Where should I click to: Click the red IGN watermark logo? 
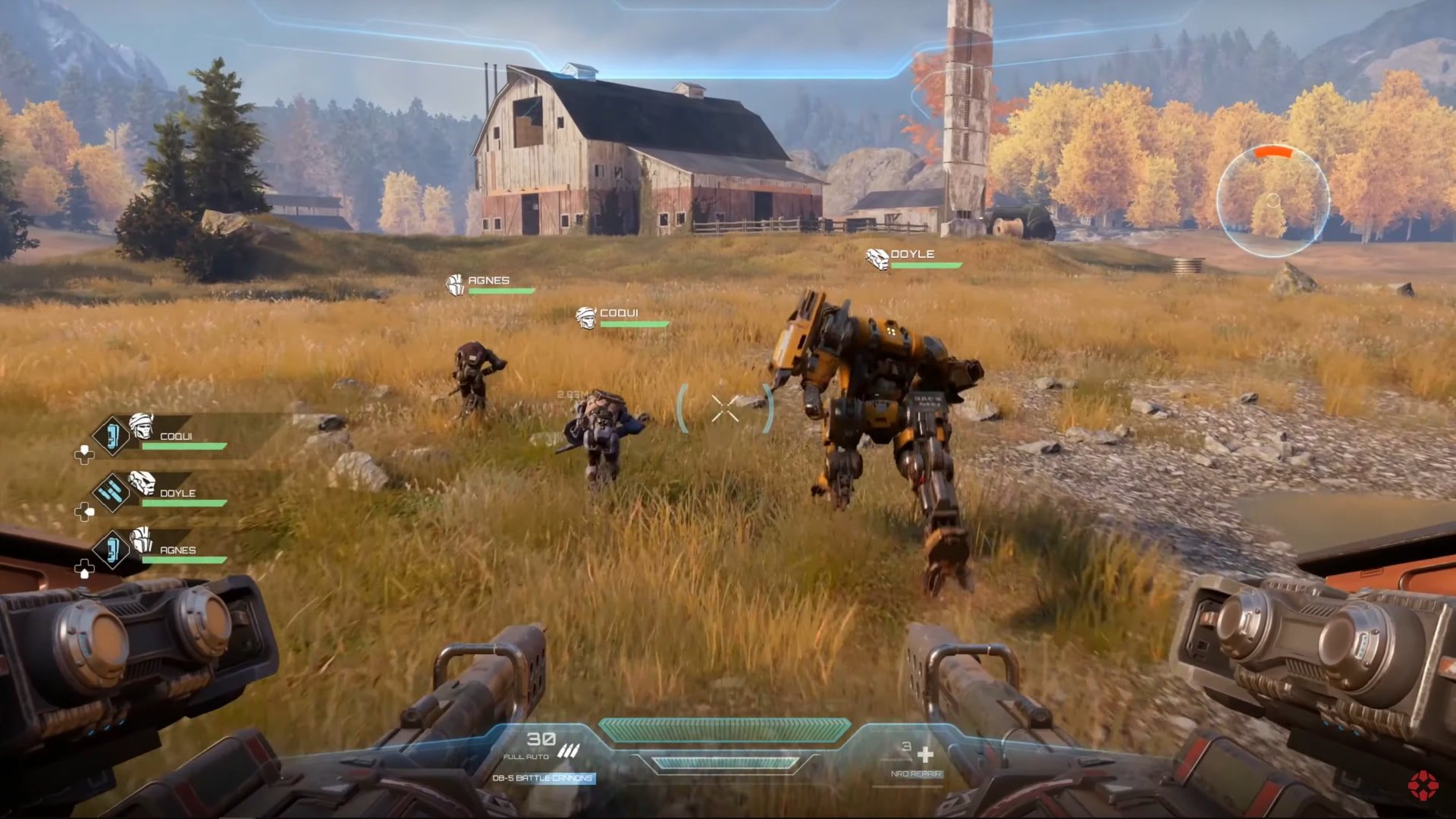[x=1423, y=786]
